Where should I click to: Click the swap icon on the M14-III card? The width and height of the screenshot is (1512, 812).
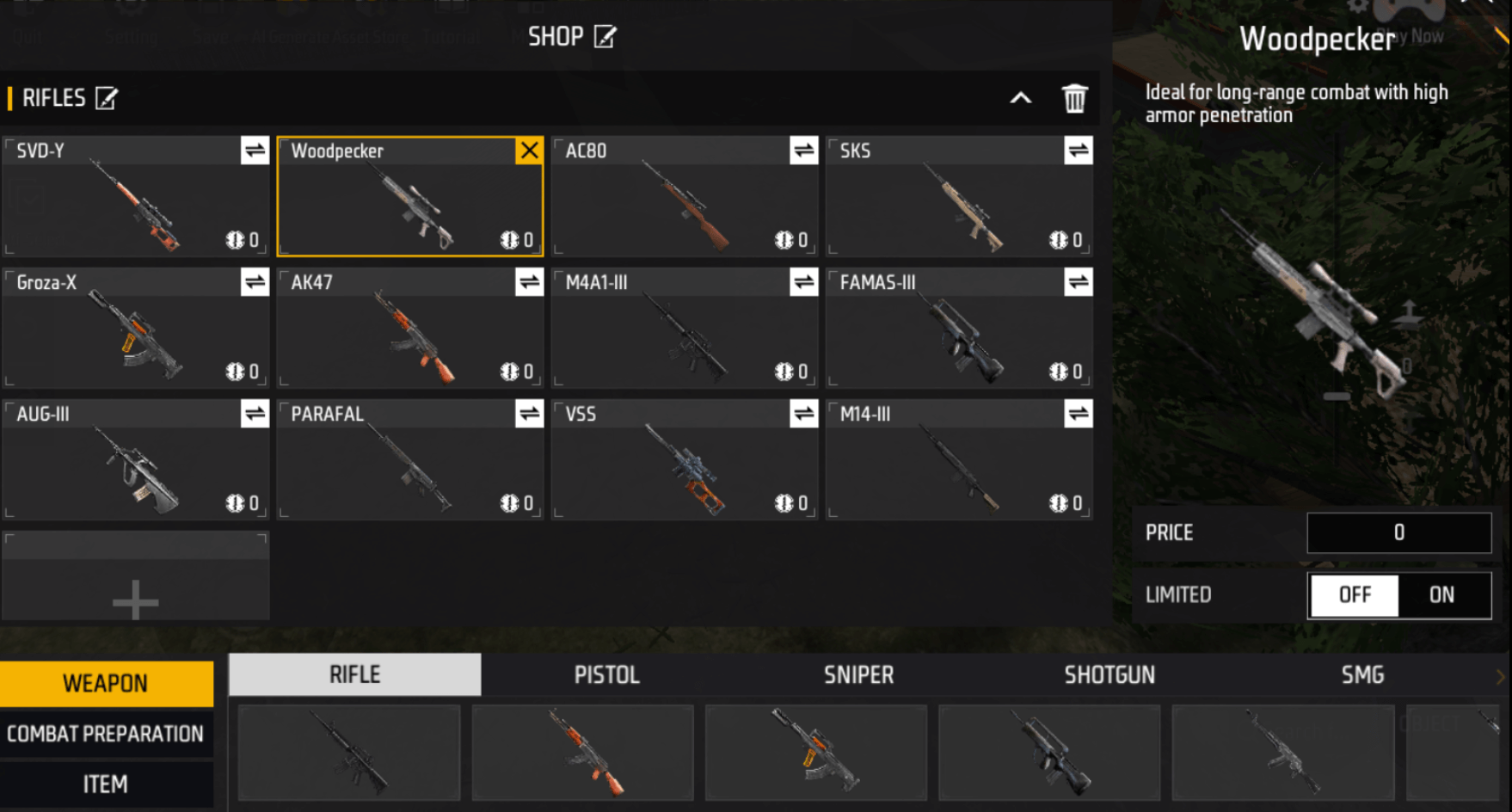click(x=1077, y=414)
